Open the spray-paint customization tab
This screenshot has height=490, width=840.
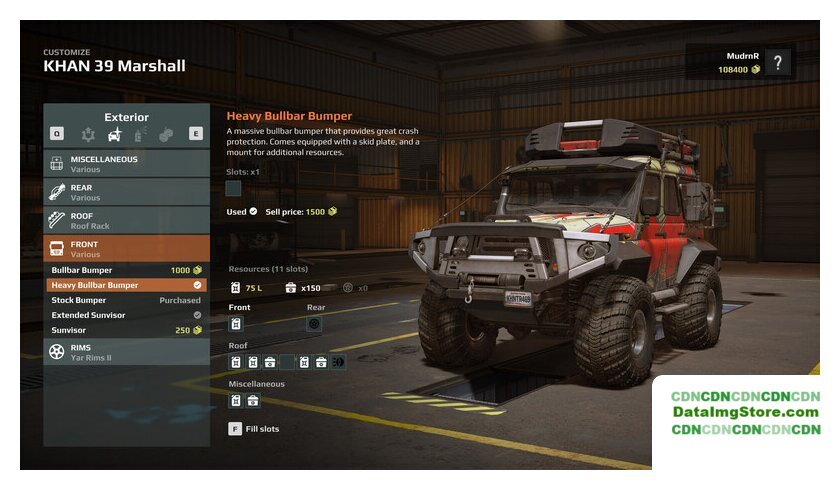tap(140, 133)
